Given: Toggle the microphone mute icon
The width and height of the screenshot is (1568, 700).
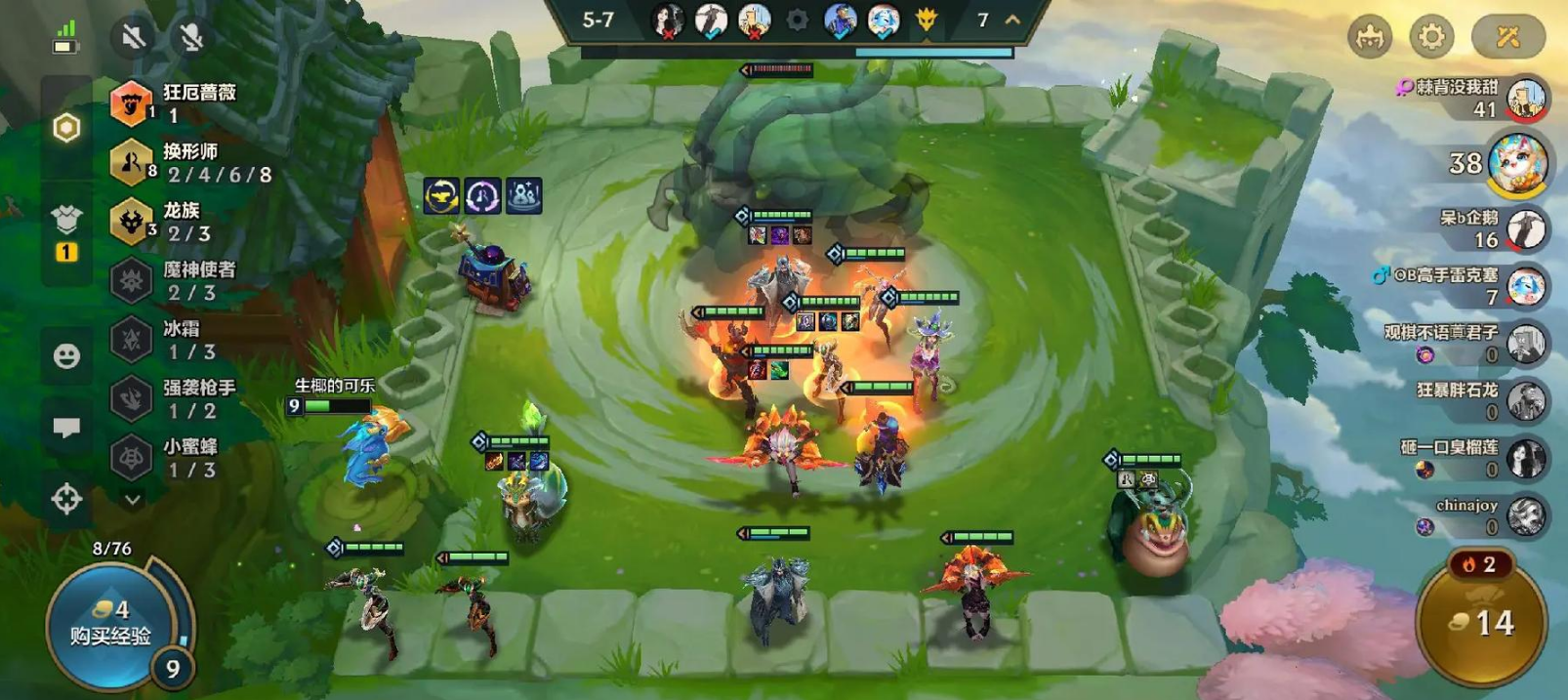Looking at the screenshot, I should coord(191,37).
